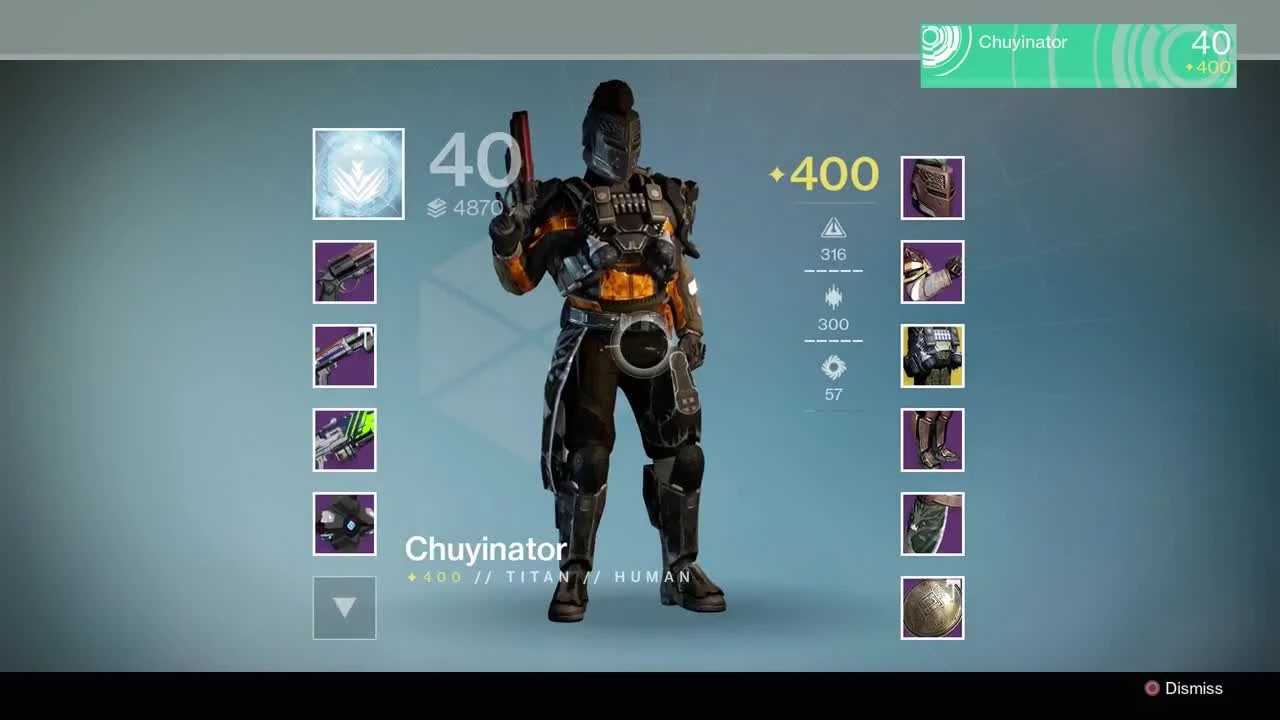Open the heavy weapon slot

pos(344,440)
